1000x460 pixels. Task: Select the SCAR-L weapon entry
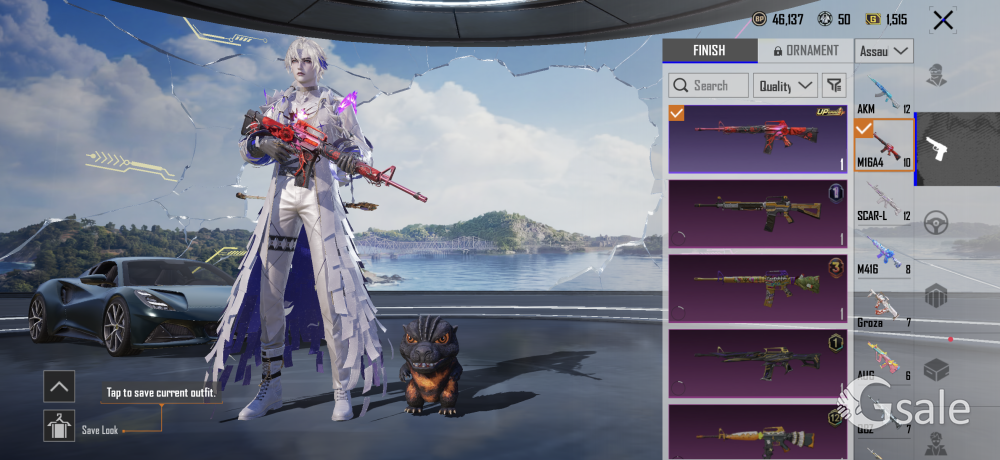point(883,199)
